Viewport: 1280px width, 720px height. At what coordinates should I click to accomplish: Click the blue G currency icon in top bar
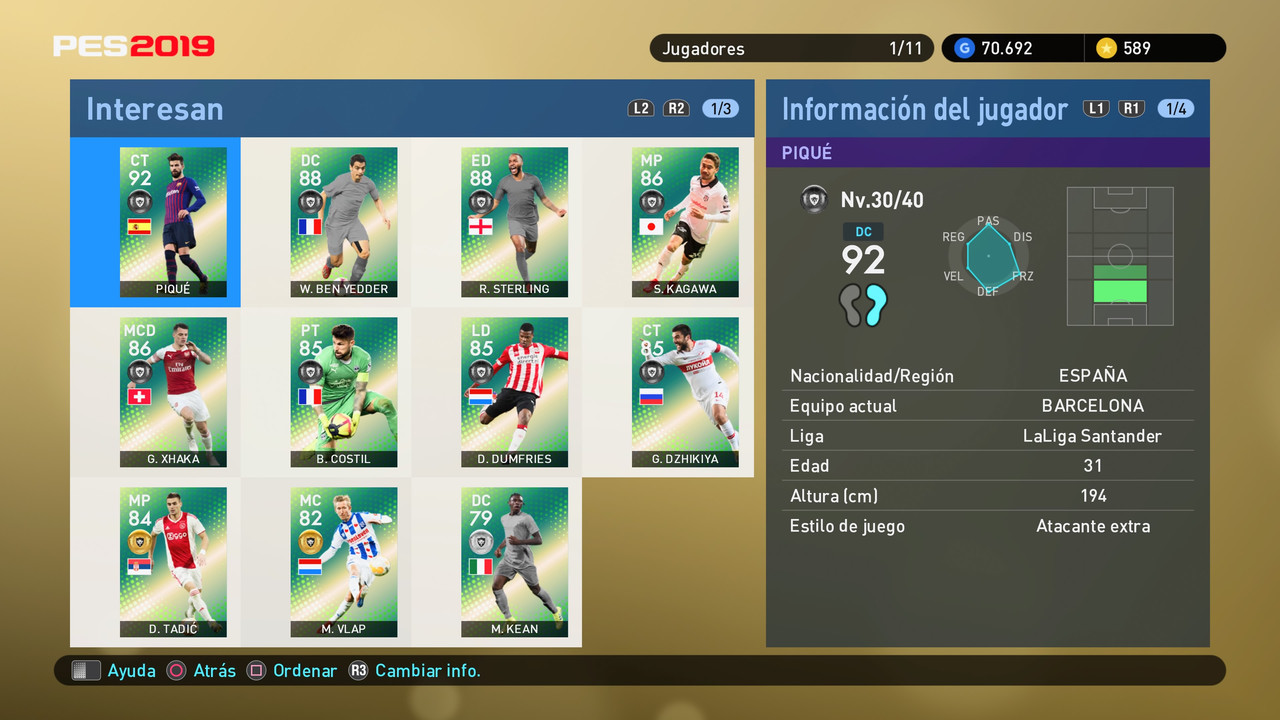[x=963, y=47]
